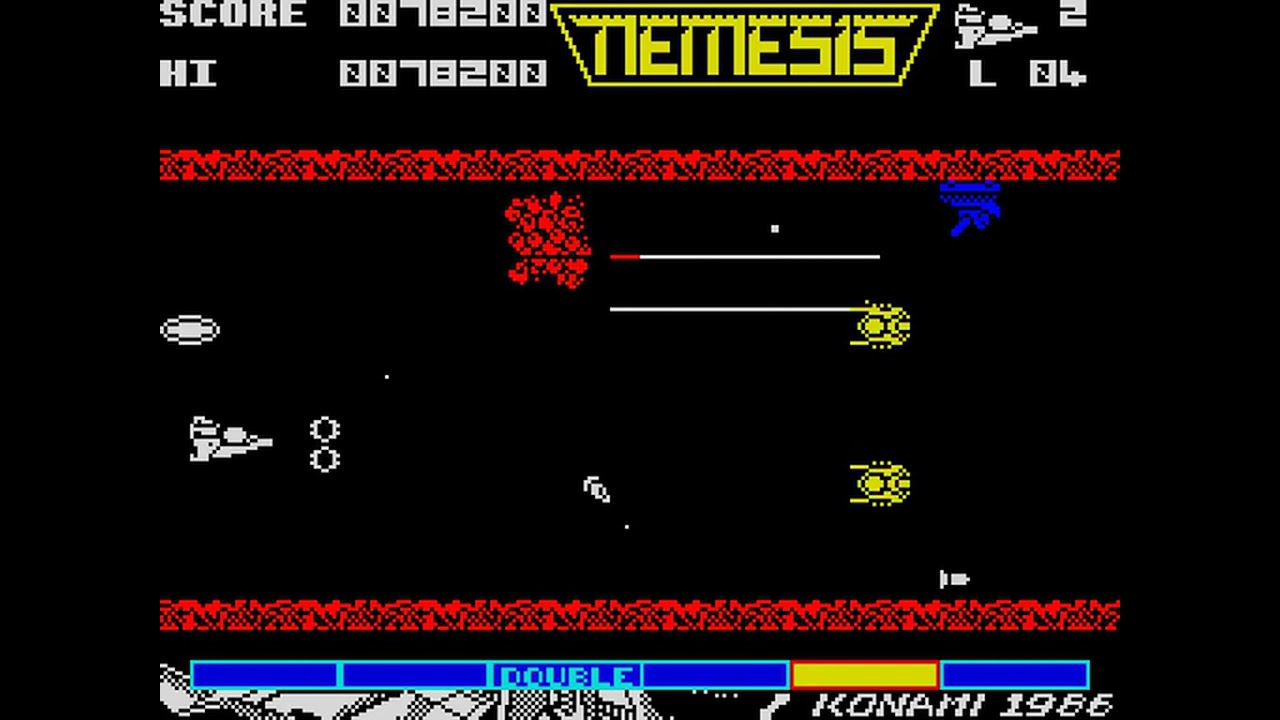
Task: Click the red laser beam projectile
Action: (625, 256)
